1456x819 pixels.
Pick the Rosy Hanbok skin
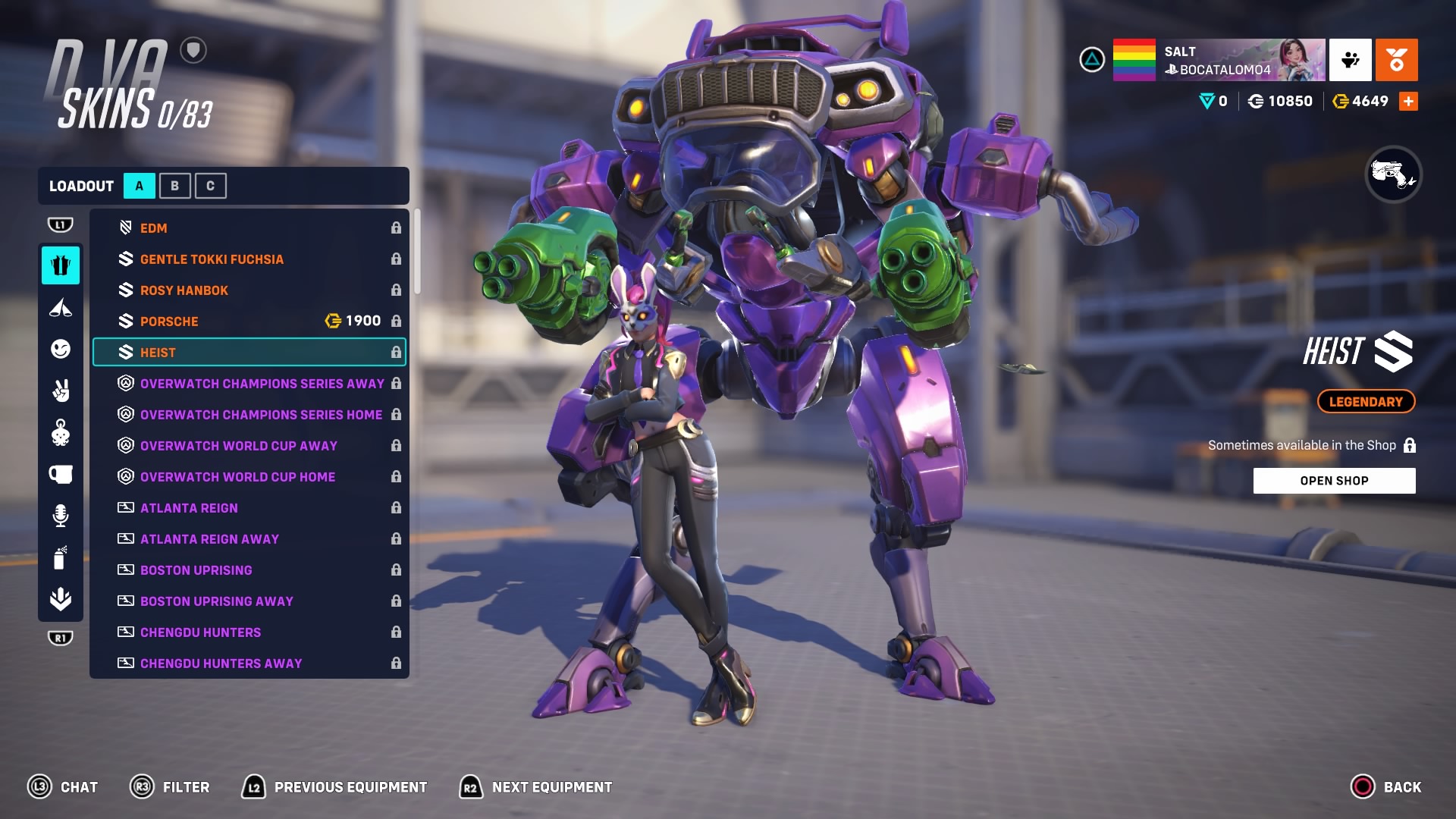coord(249,290)
